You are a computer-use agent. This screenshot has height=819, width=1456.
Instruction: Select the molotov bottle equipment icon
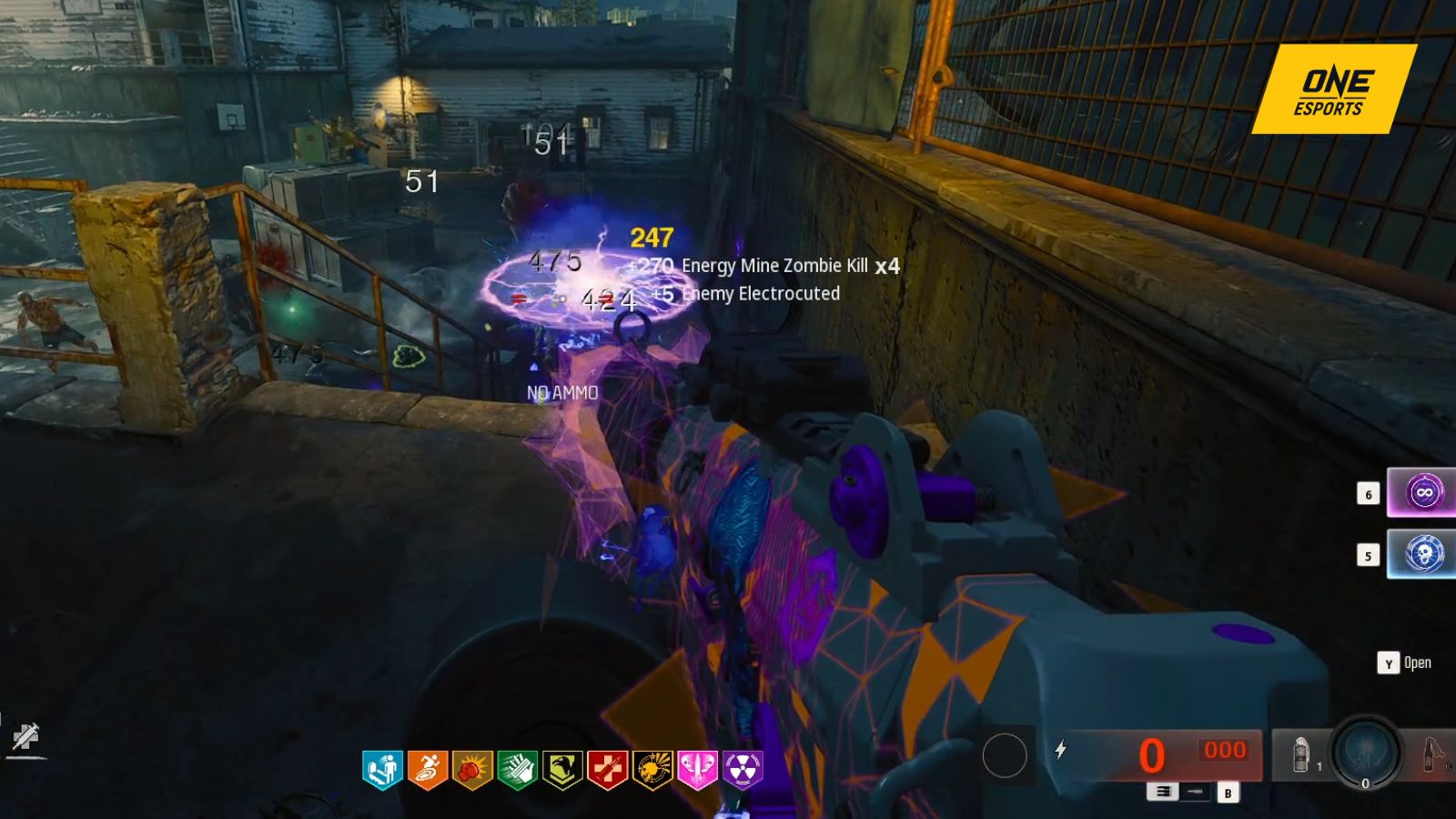coord(1429,755)
